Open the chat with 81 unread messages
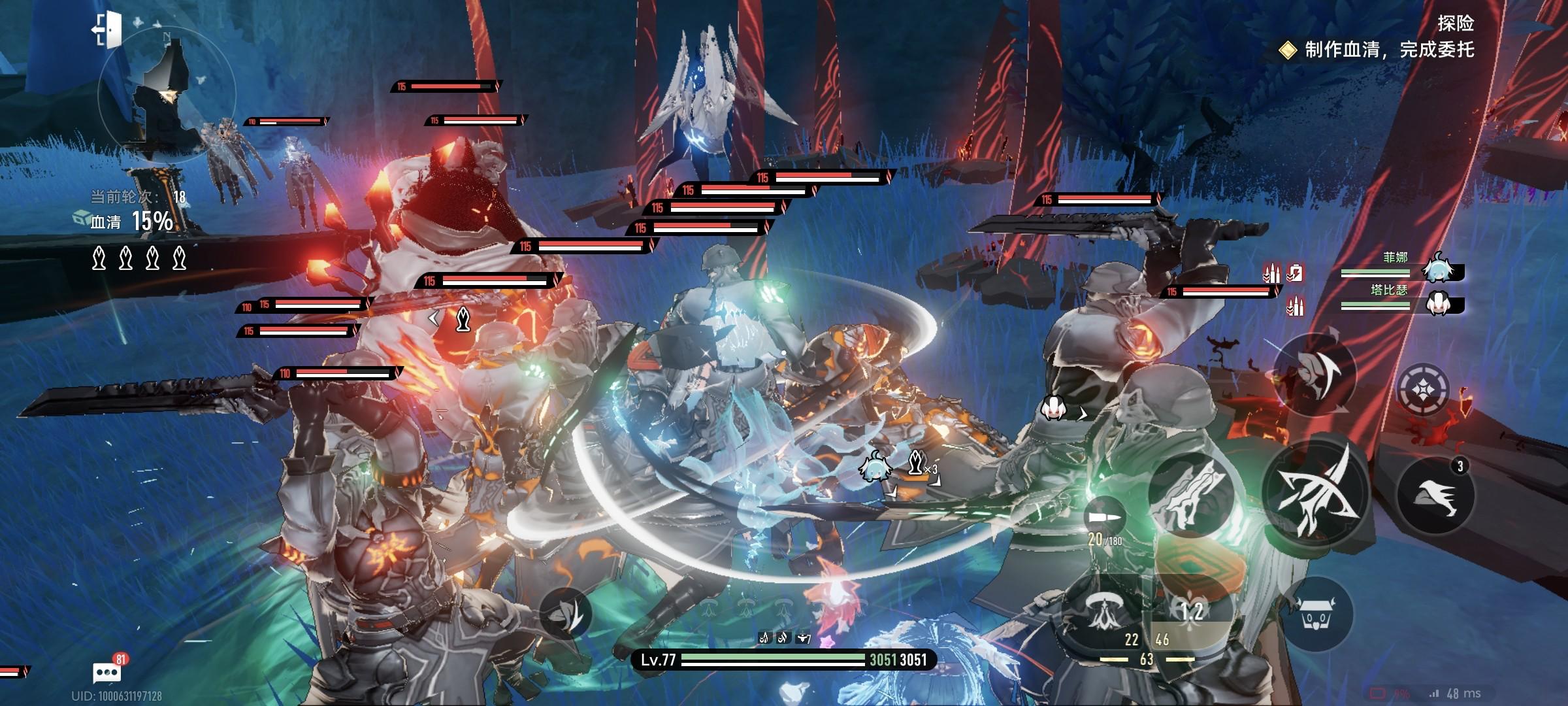 [107, 672]
